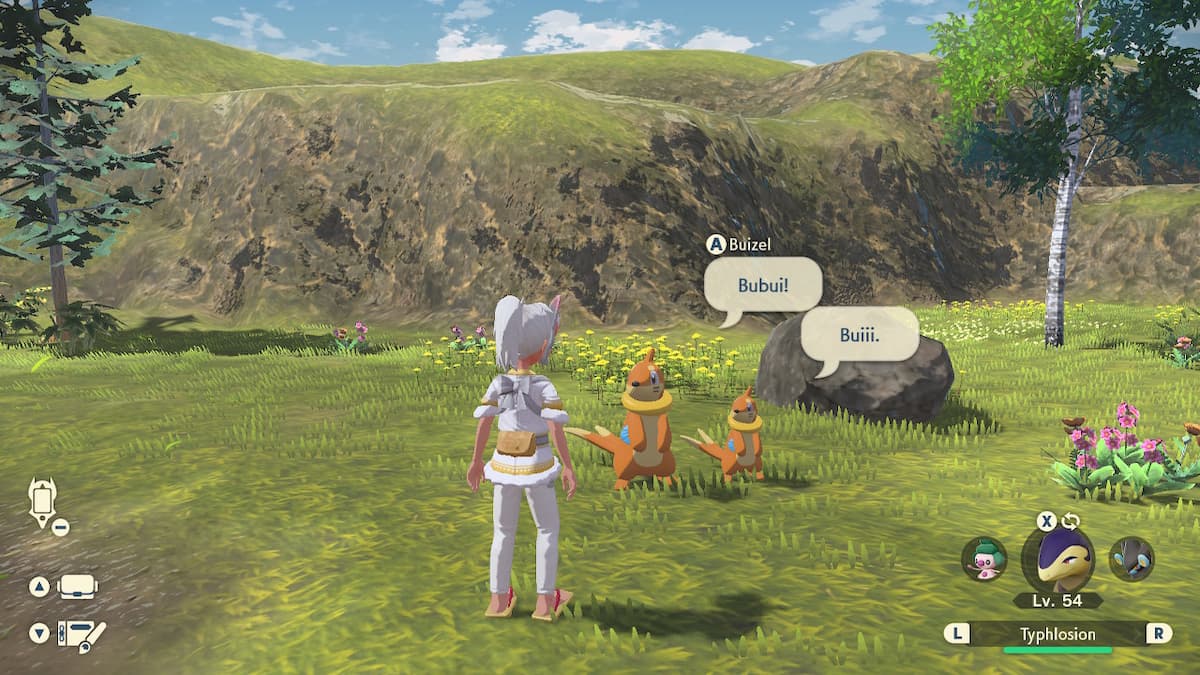The height and width of the screenshot is (675, 1200).
Task: Select the "Buiii." speech bubble
Action: click(x=860, y=334)
